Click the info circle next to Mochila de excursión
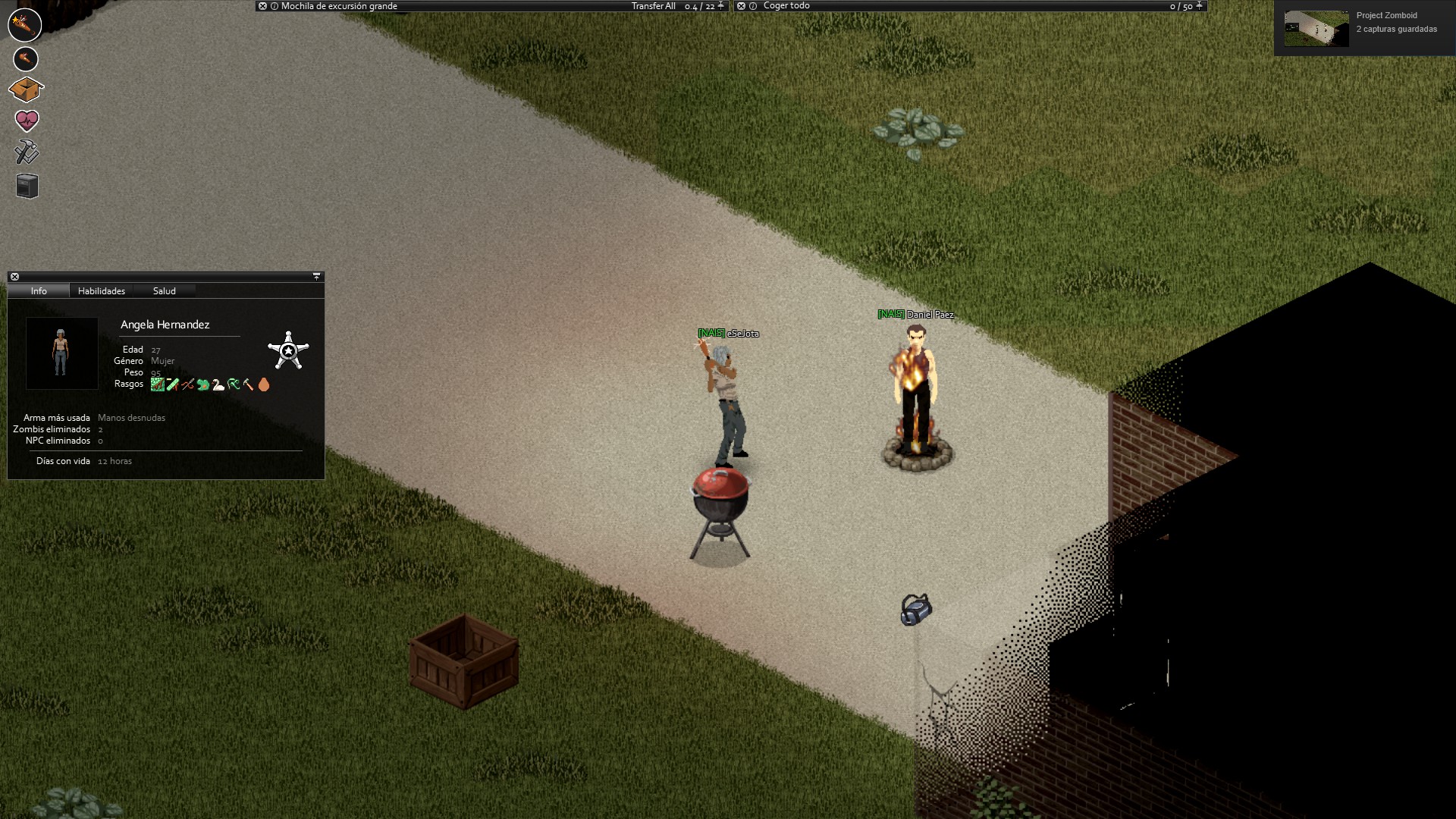 [x=273, y=5]
